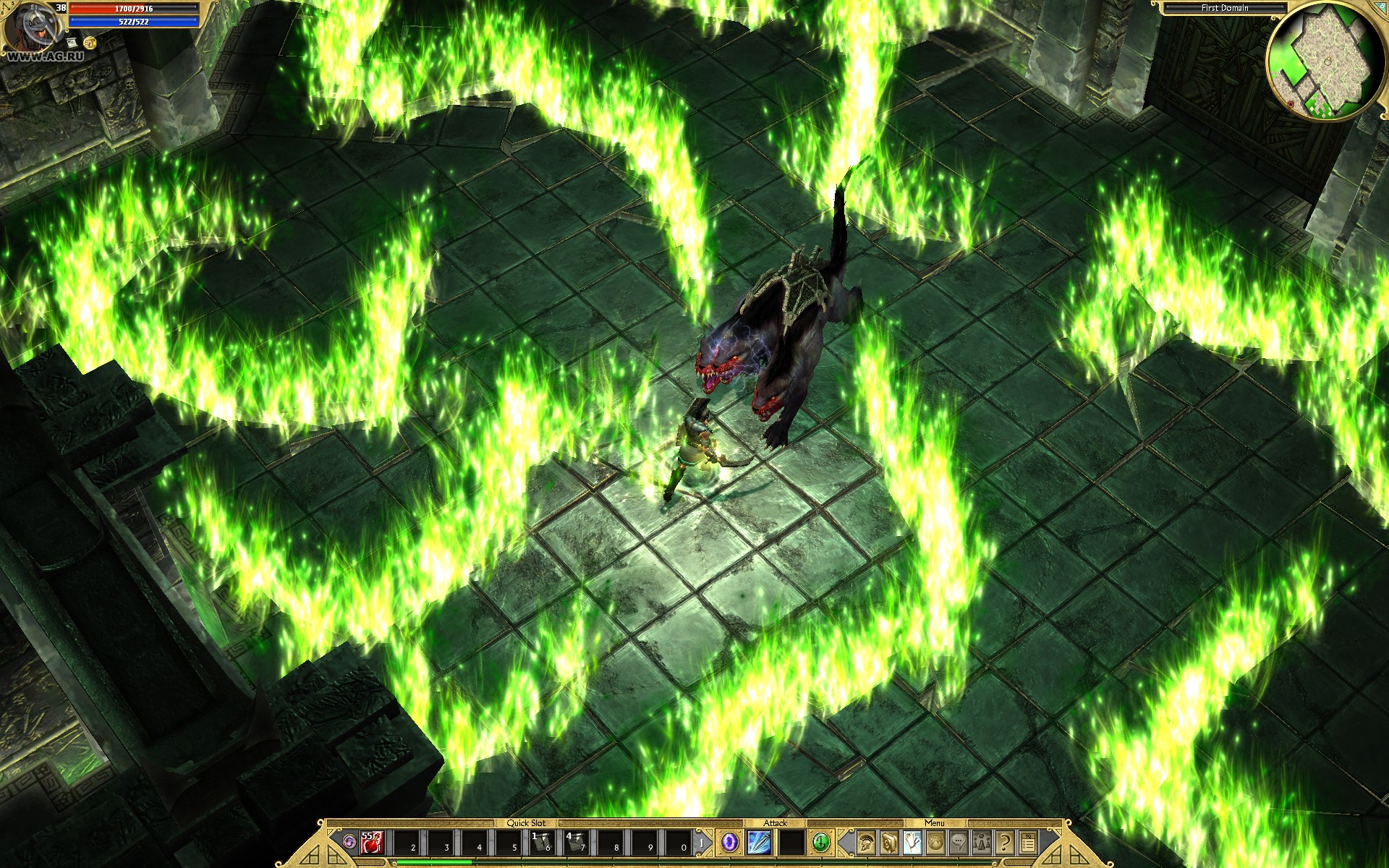Screen dimensions: 1389x868
Task: Select the skills hand icon
Action: pos(912,844)
